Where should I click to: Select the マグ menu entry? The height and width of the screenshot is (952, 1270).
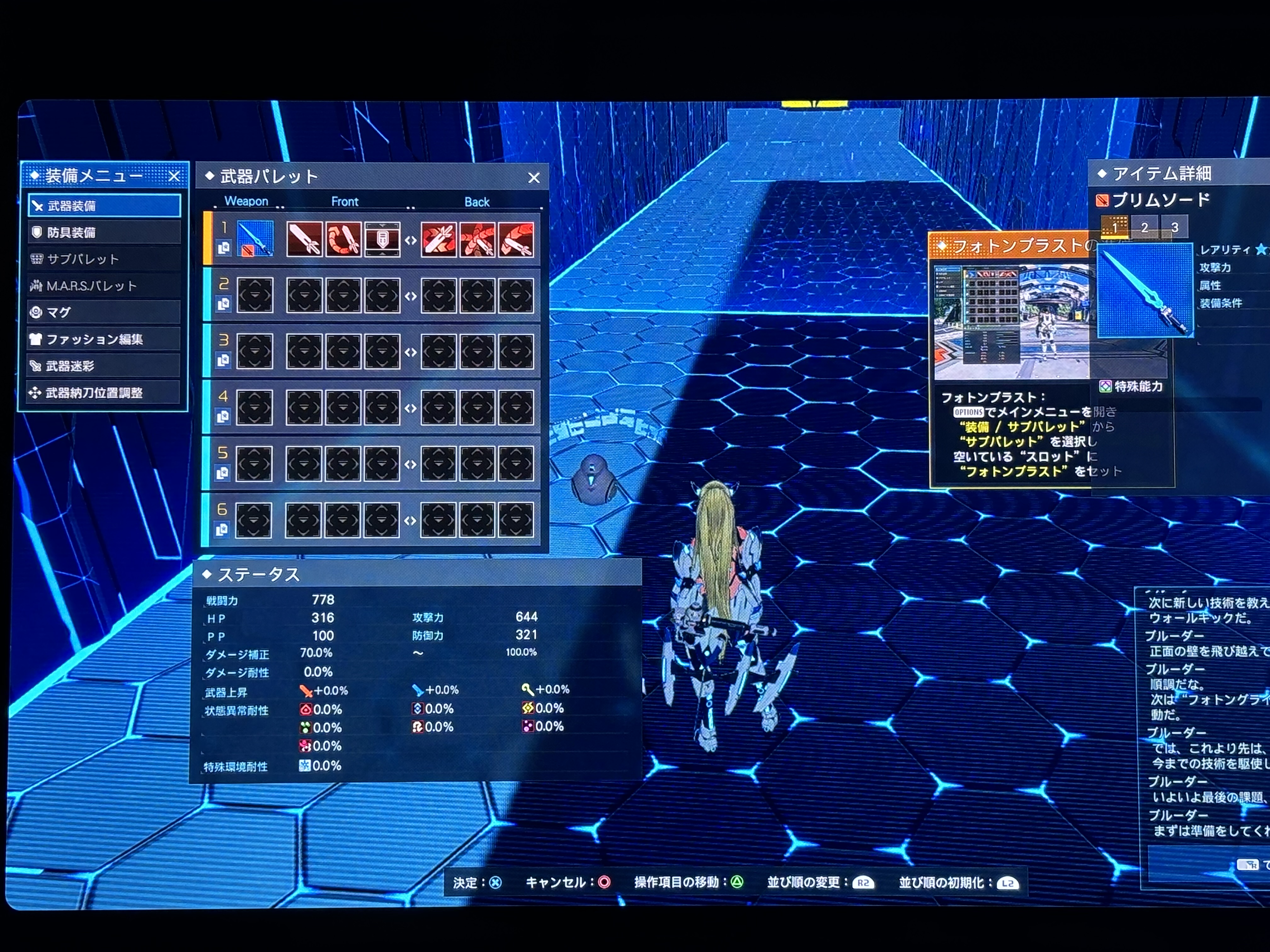click(104, 312)
